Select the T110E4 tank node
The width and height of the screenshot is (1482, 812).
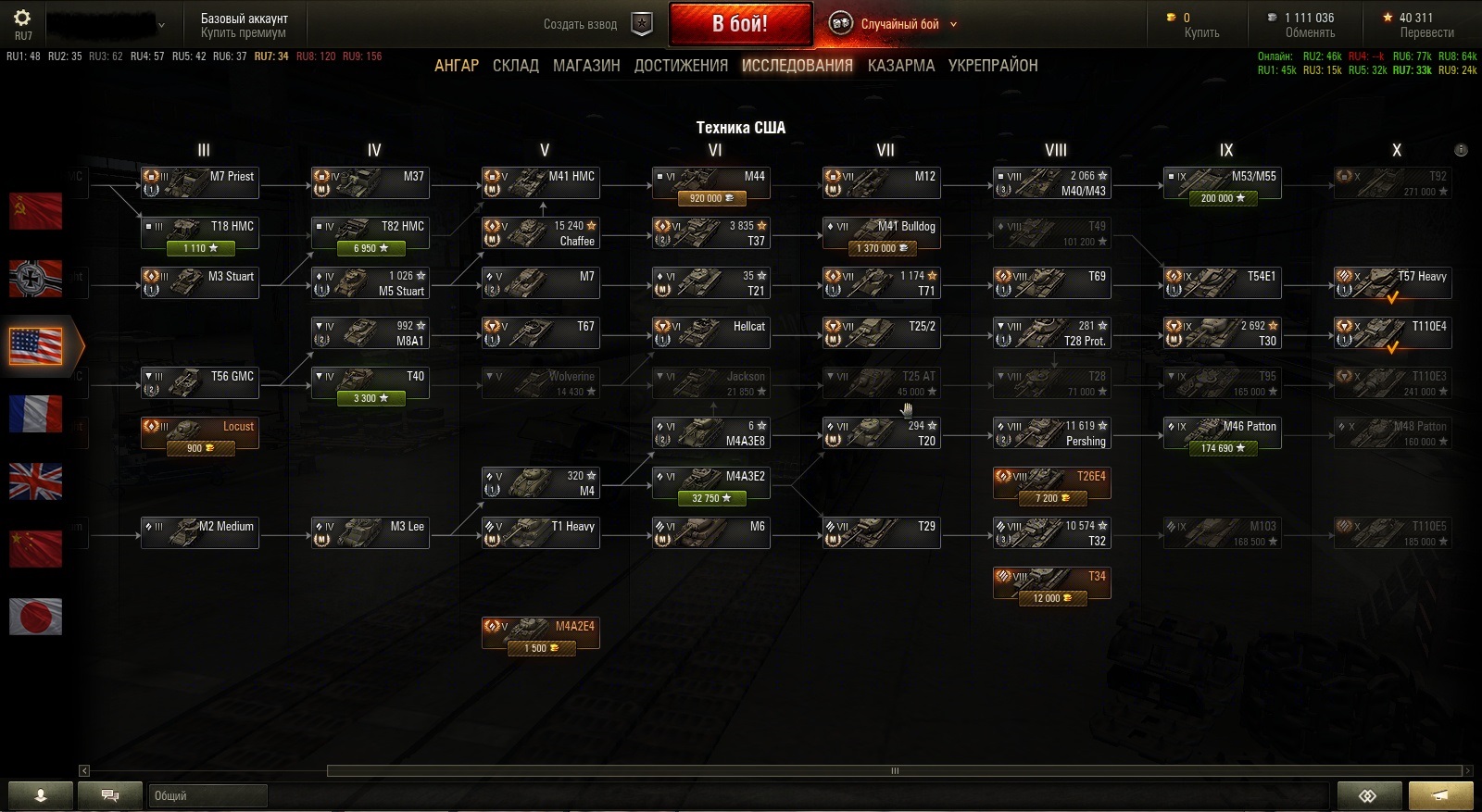click(x=1393, y=333)
